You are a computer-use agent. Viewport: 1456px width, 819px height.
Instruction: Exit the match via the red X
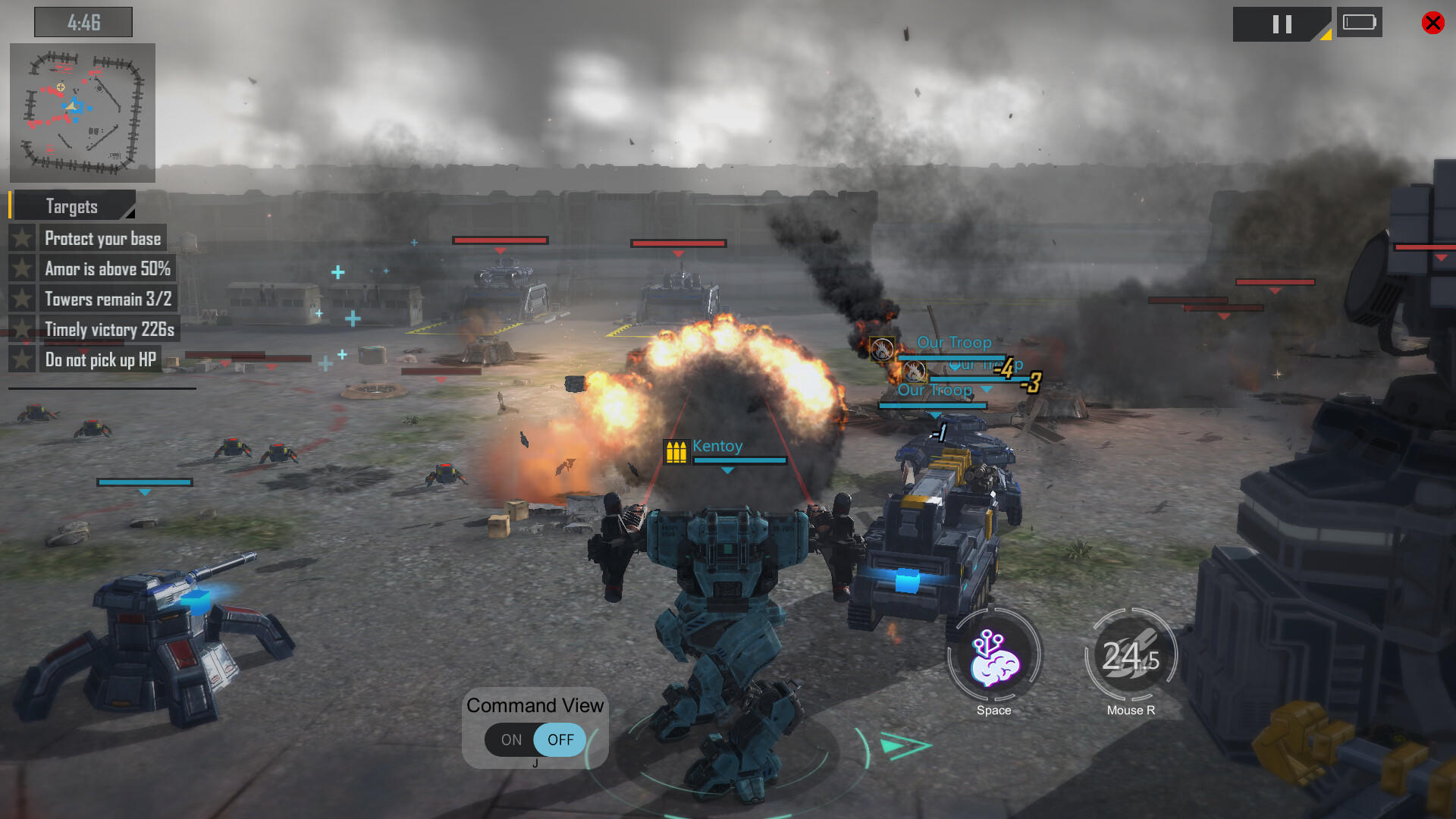pos(1432,22)
